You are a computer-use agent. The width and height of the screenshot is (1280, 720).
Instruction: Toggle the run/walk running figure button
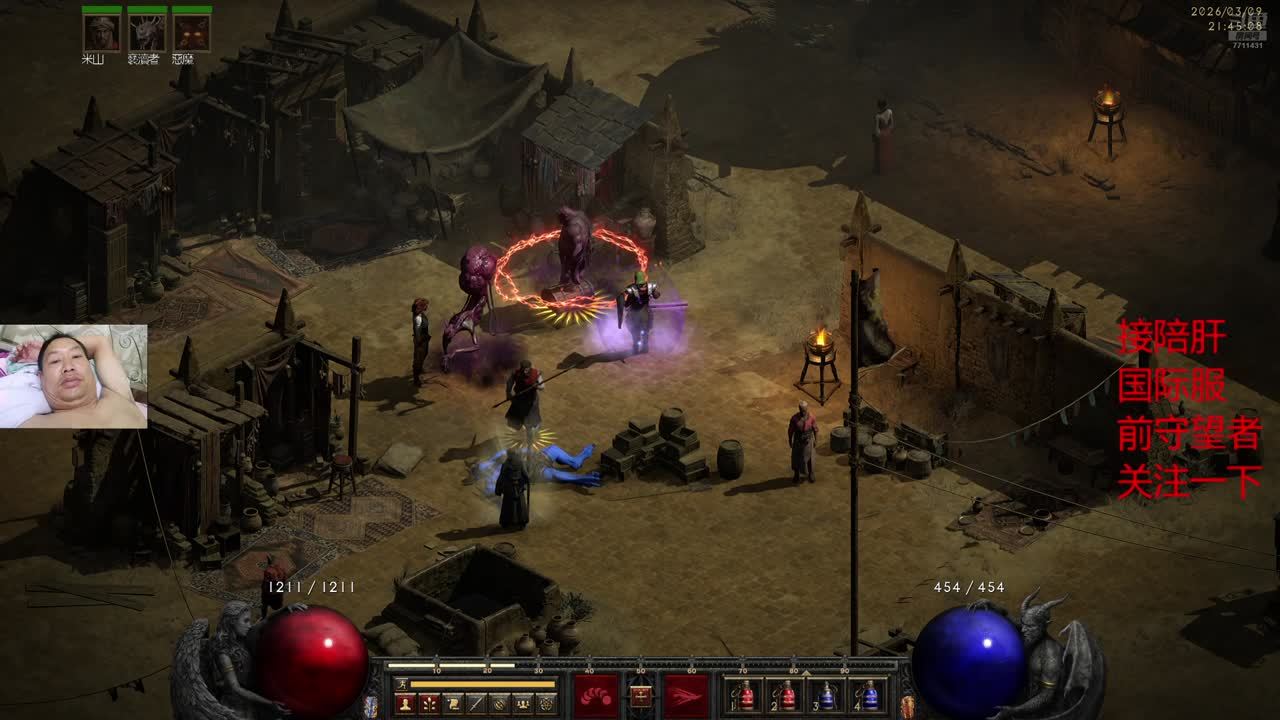click(x=401, y=684)
